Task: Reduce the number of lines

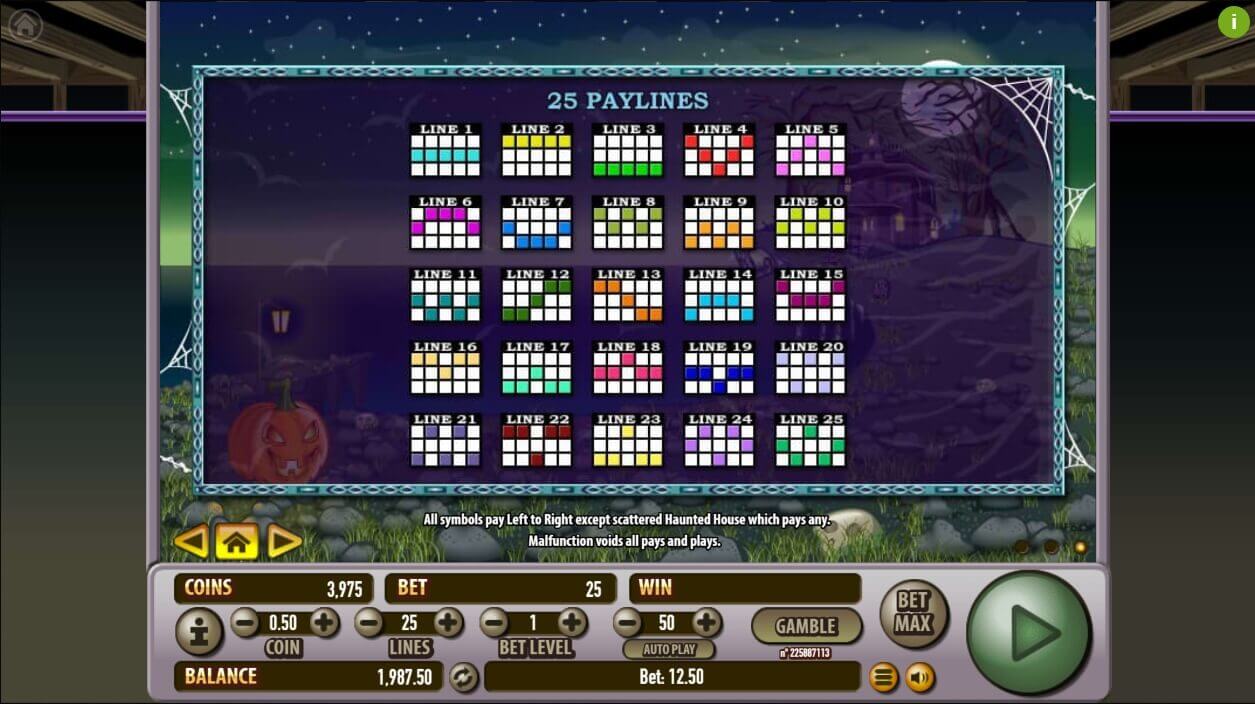Action: [x=369, y=623]
